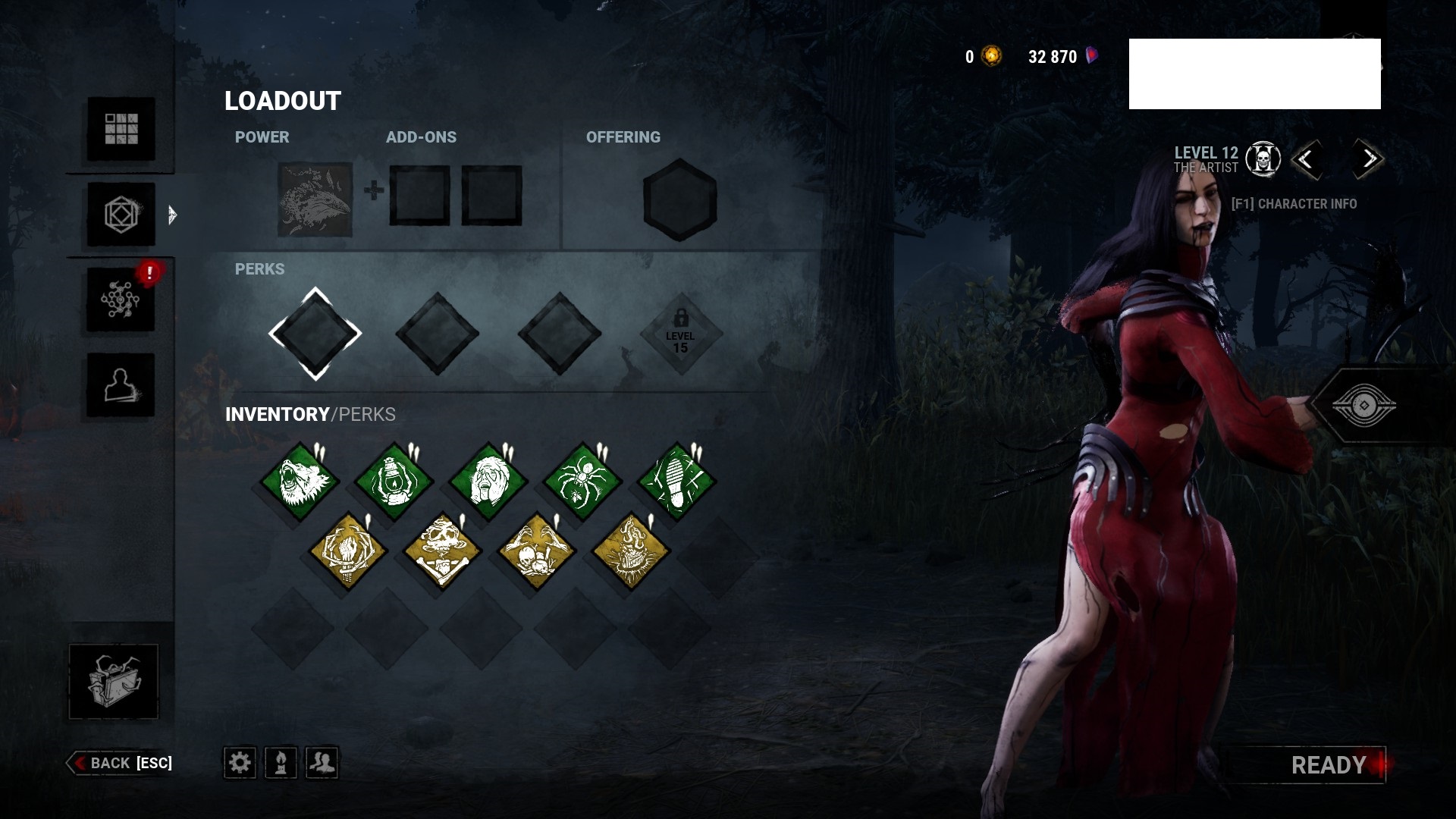
Task: Click the candle rituals icon at bottom
Action: click(x=281, y=764)
